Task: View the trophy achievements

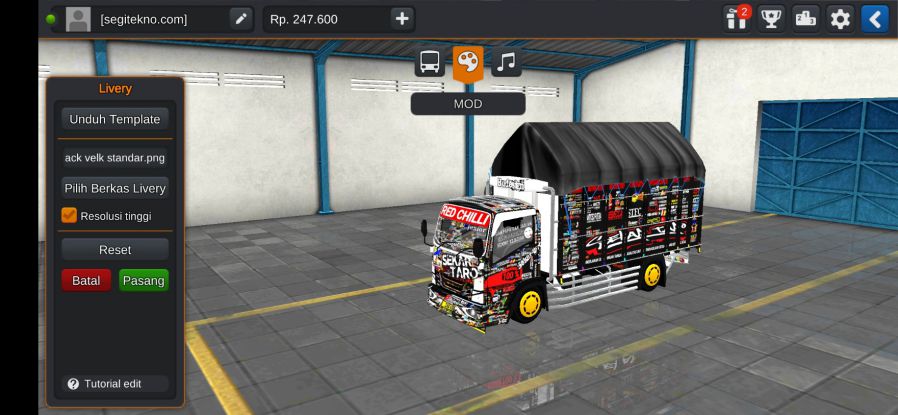Action: [771, 18]
